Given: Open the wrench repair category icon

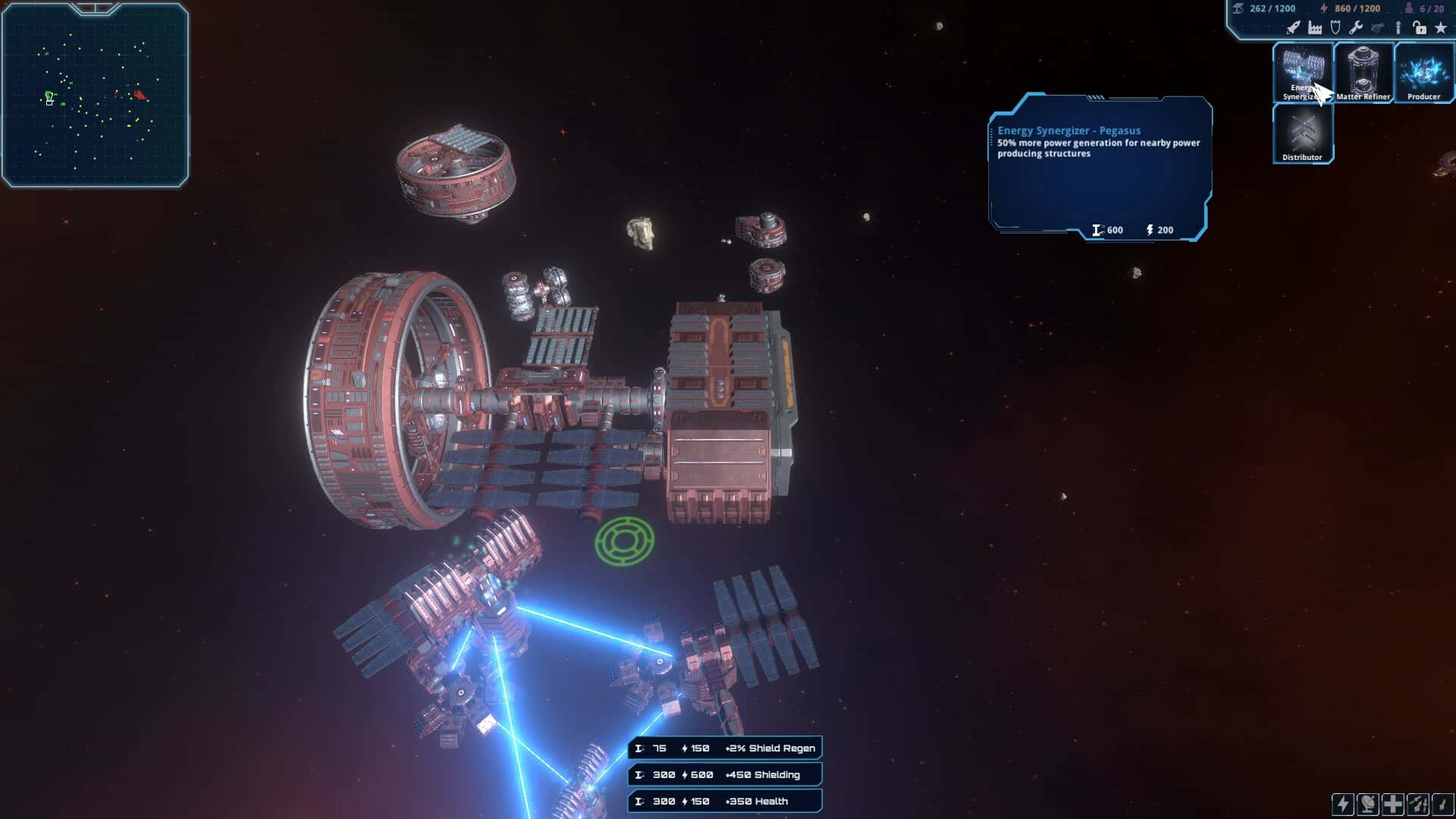Looking at the screenshot, I should coord(1356,29).
